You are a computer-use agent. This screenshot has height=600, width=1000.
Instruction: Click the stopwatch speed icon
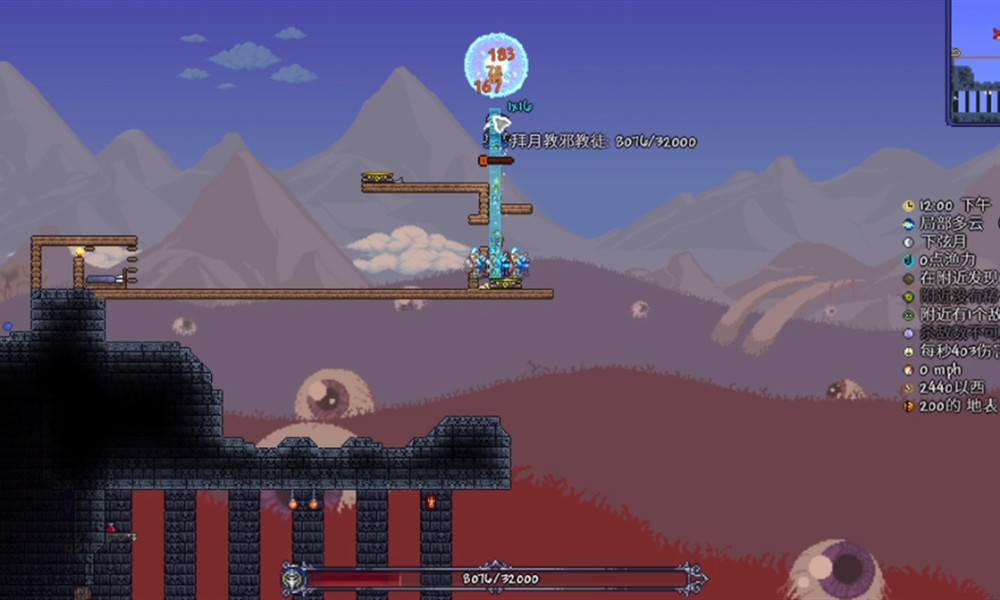pos(909,370)
